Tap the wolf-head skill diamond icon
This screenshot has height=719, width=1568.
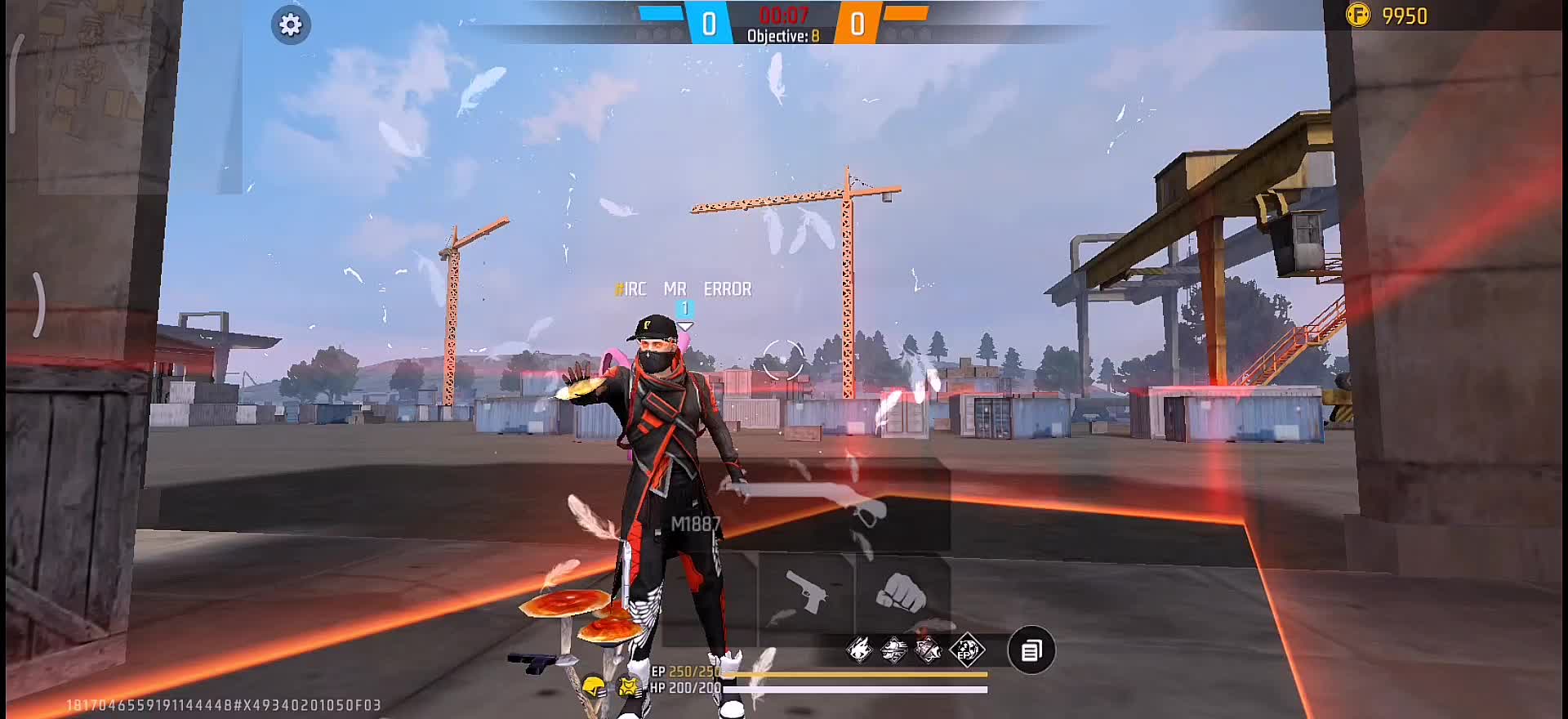[859, 651]
